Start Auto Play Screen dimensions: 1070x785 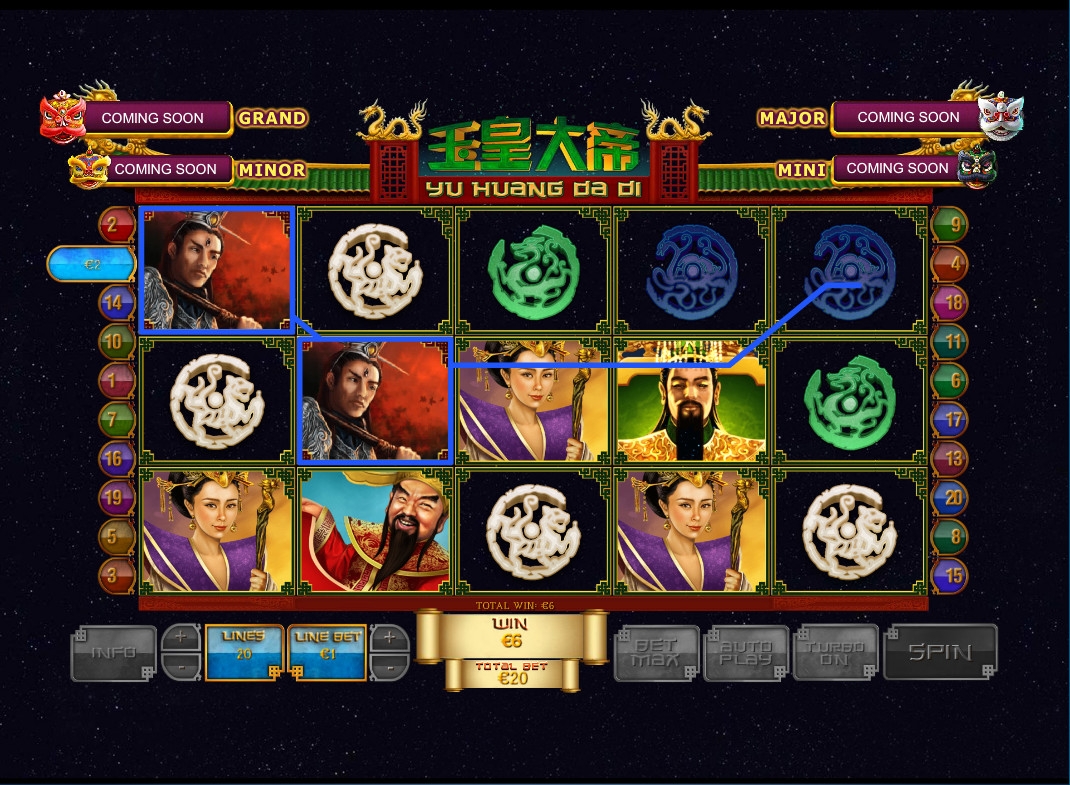[x=747, y=653]
